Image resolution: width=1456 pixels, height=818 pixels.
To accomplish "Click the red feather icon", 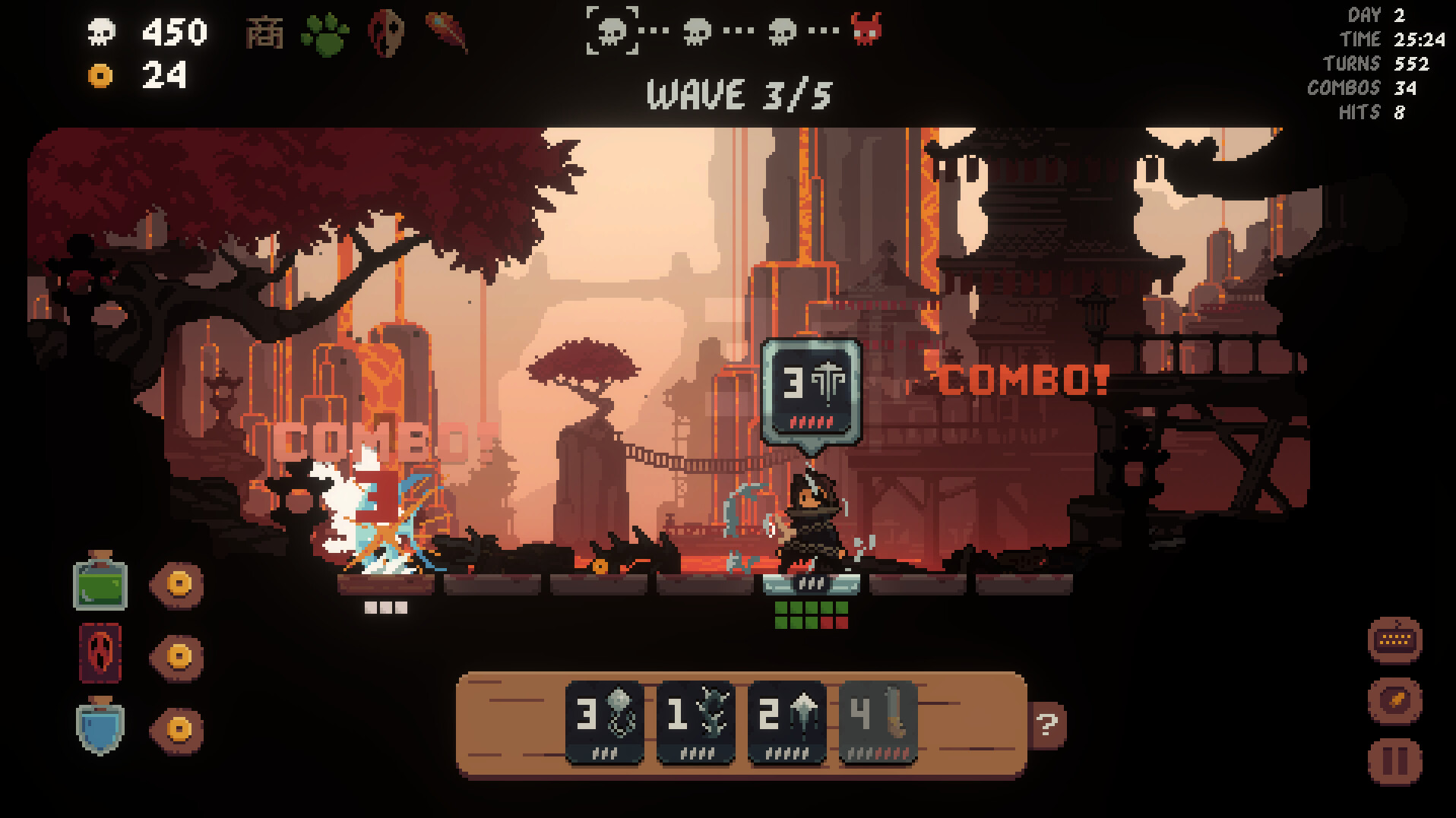I will pyautogui.click(x=446, y=33).
